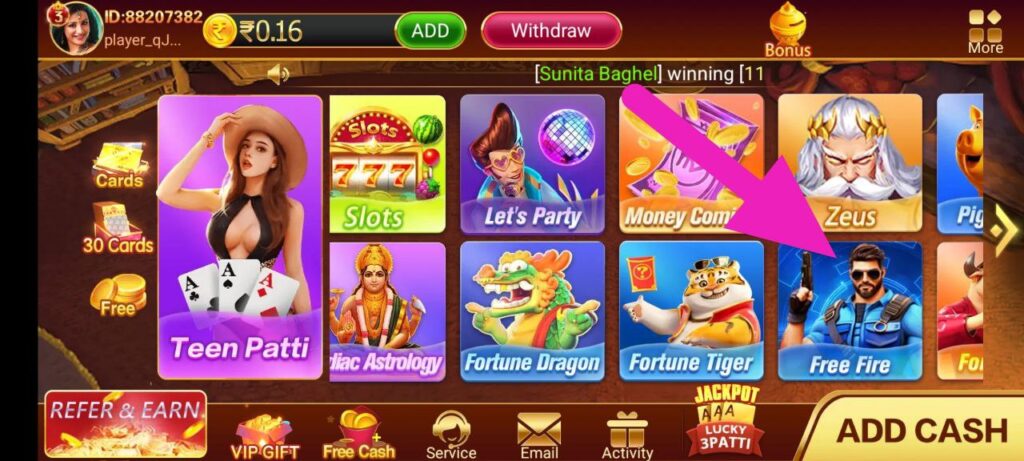
Task: Check the Email inbox
Action: click(x=538, y=436)
